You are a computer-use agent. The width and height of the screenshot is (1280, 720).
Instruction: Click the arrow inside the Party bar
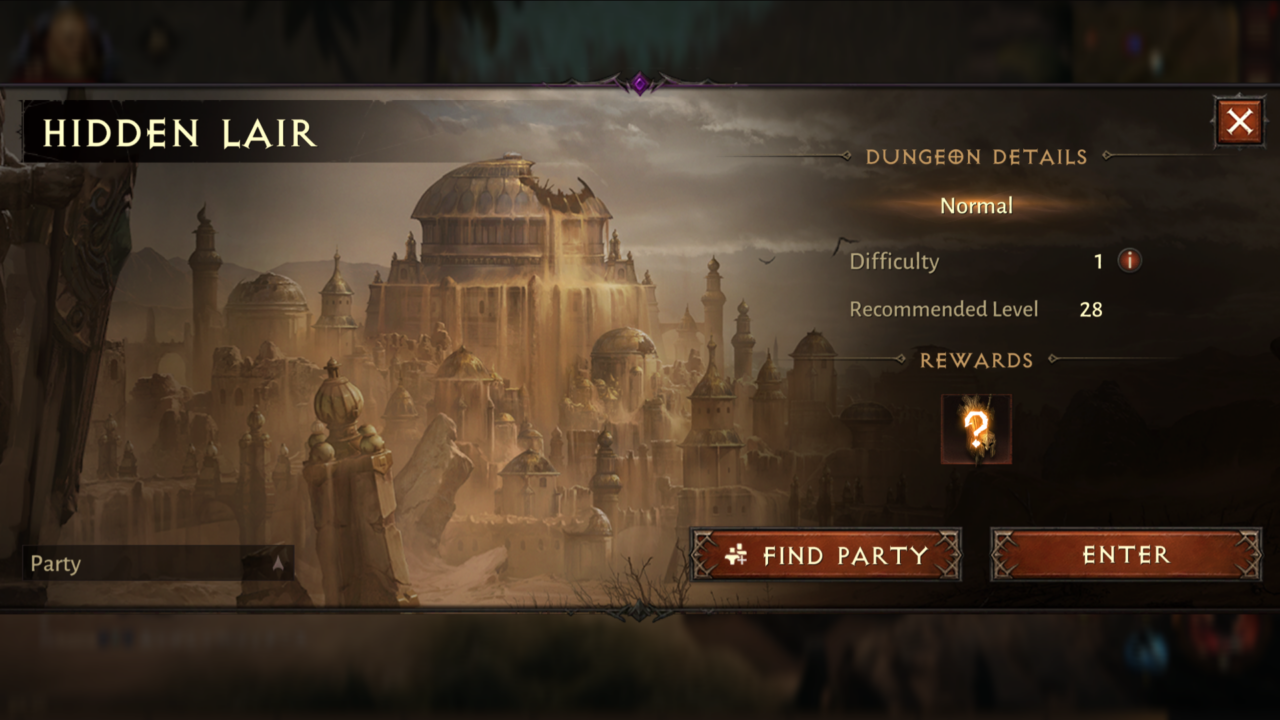point(277,564)
